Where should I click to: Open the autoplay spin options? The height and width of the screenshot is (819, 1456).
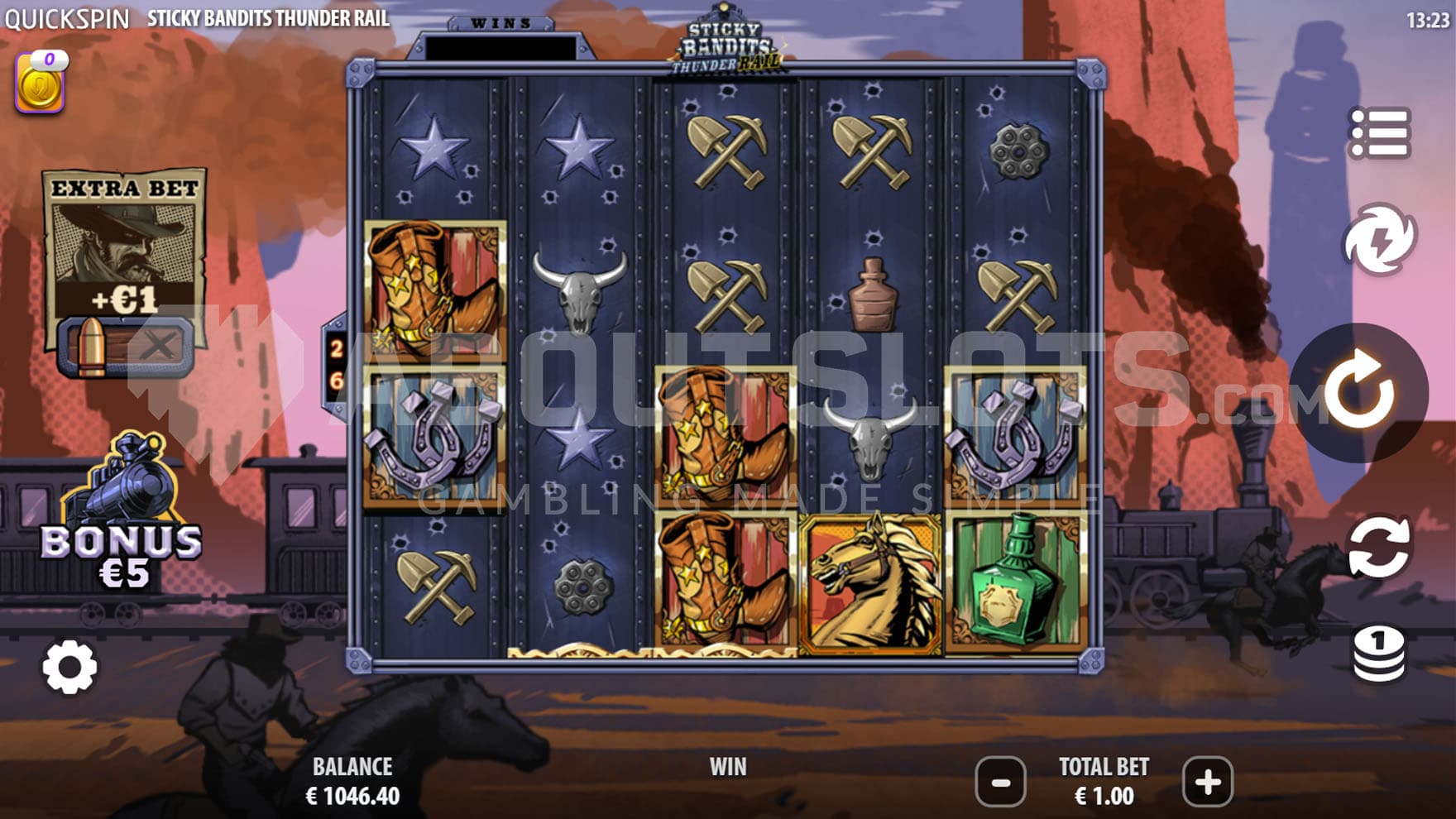point(1379,547)
